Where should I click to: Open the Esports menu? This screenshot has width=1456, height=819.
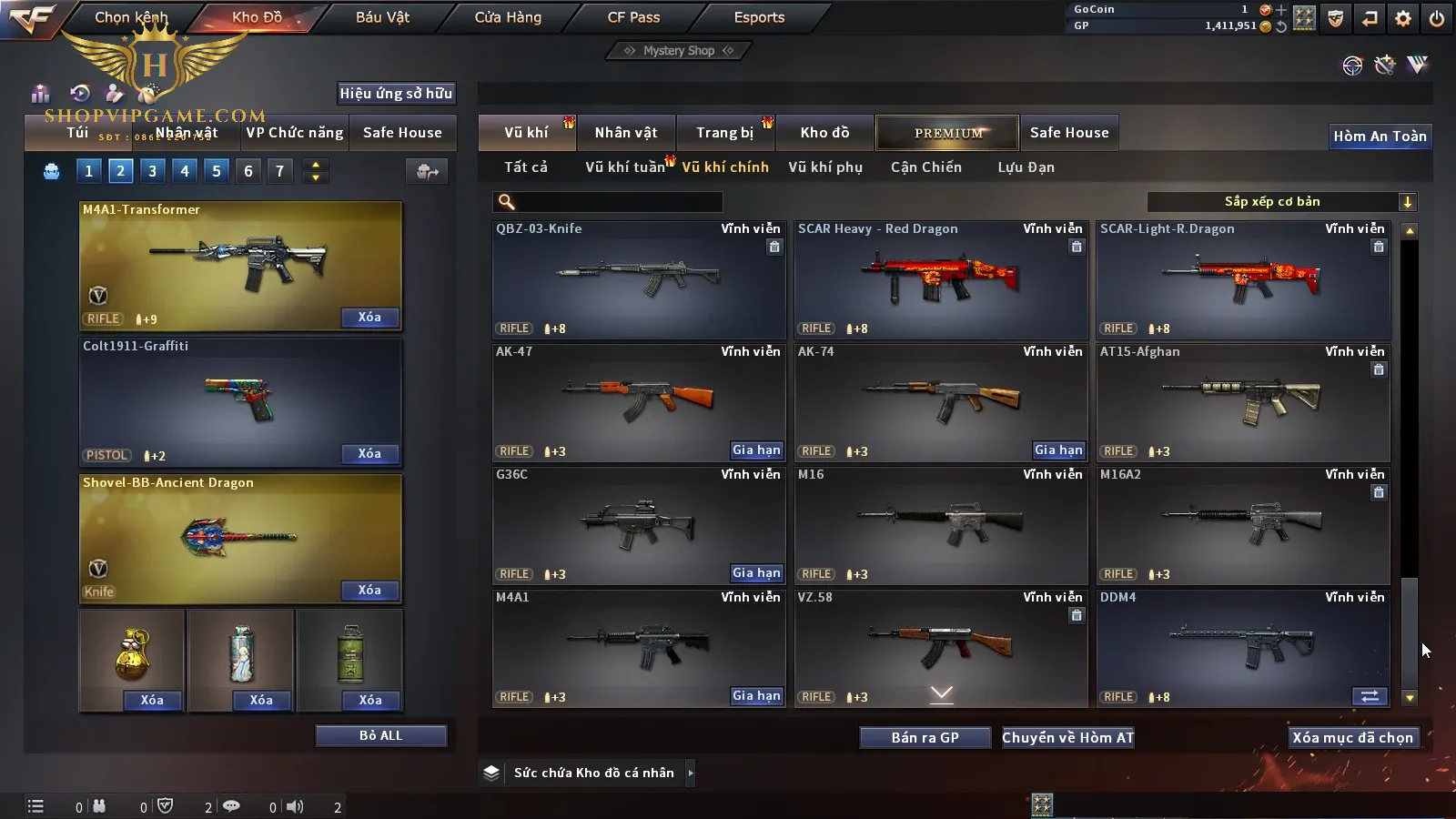pos(759,17)
